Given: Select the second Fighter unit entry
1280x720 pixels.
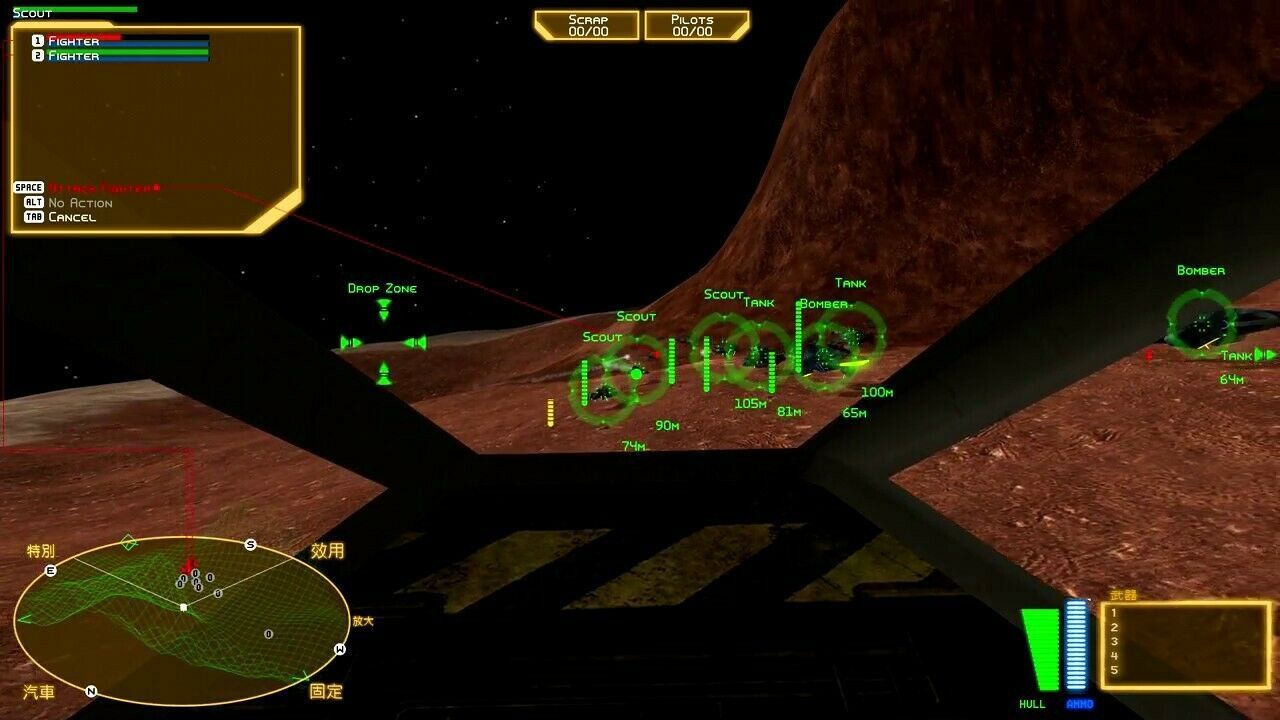Looking at the screenshot, I should 74,56.
